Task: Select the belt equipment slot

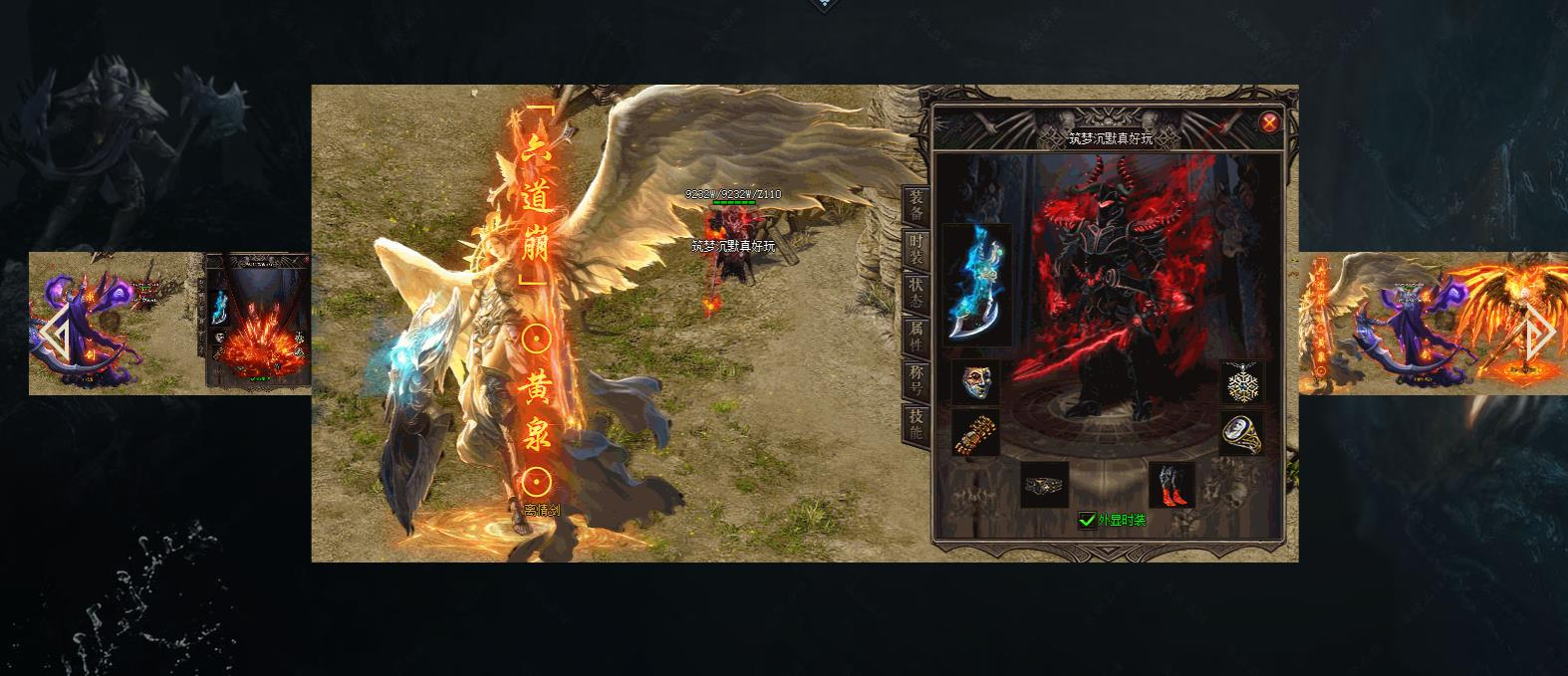Action: pos(1045,485)
